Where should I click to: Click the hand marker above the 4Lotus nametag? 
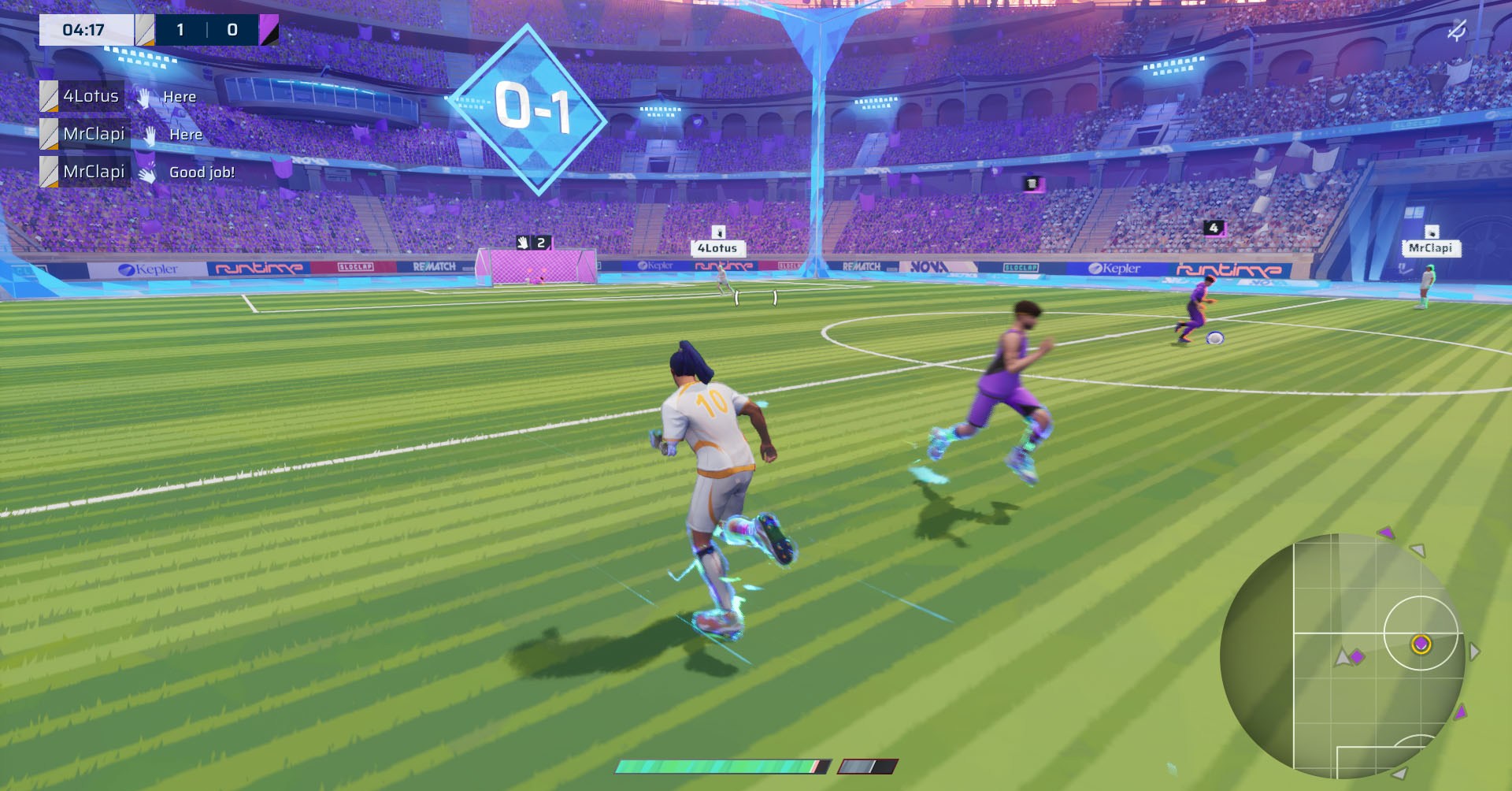[x=717, y=231]
